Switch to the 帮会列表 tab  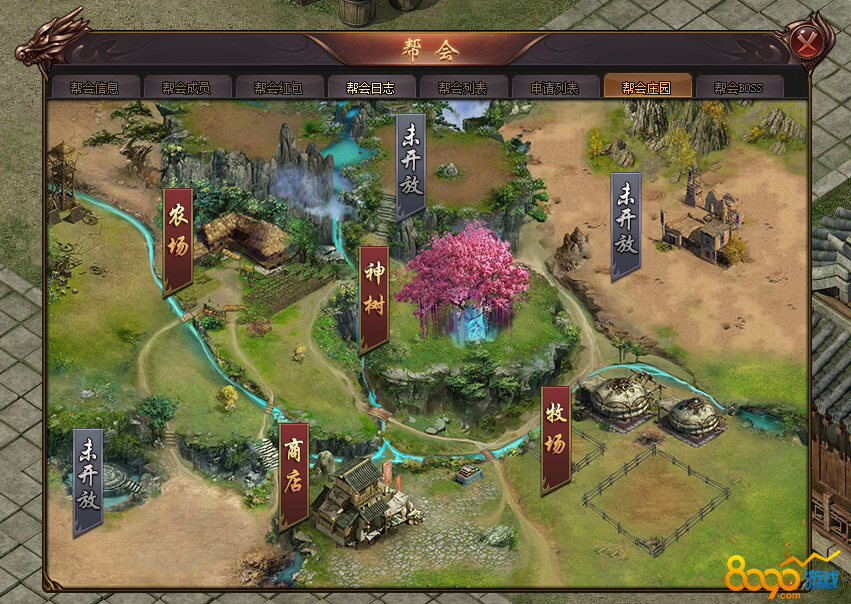click(462, 87)
